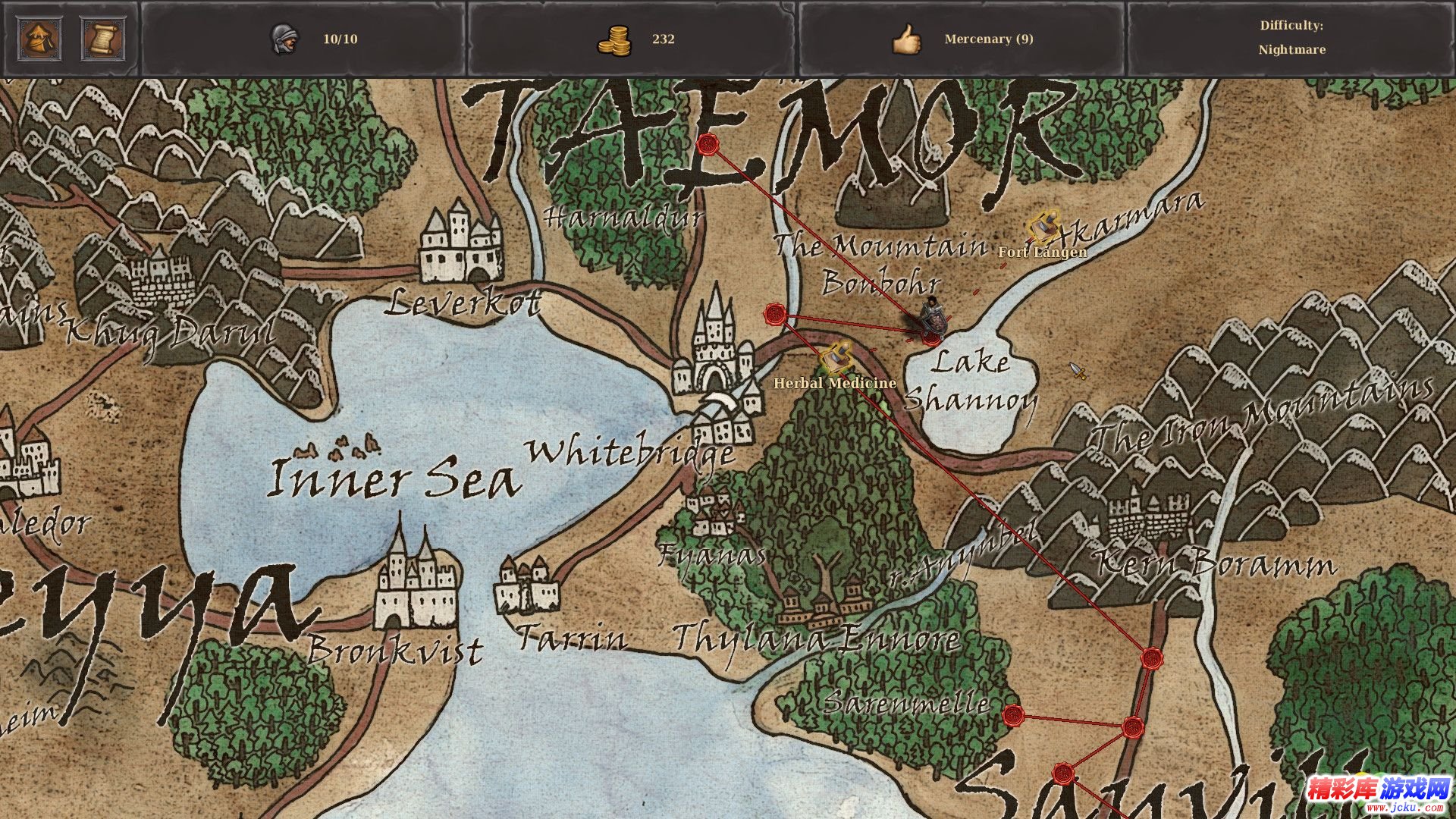Select the Fort Langen map marker
1456x819 pixels.
click(x=1043, y=227)
